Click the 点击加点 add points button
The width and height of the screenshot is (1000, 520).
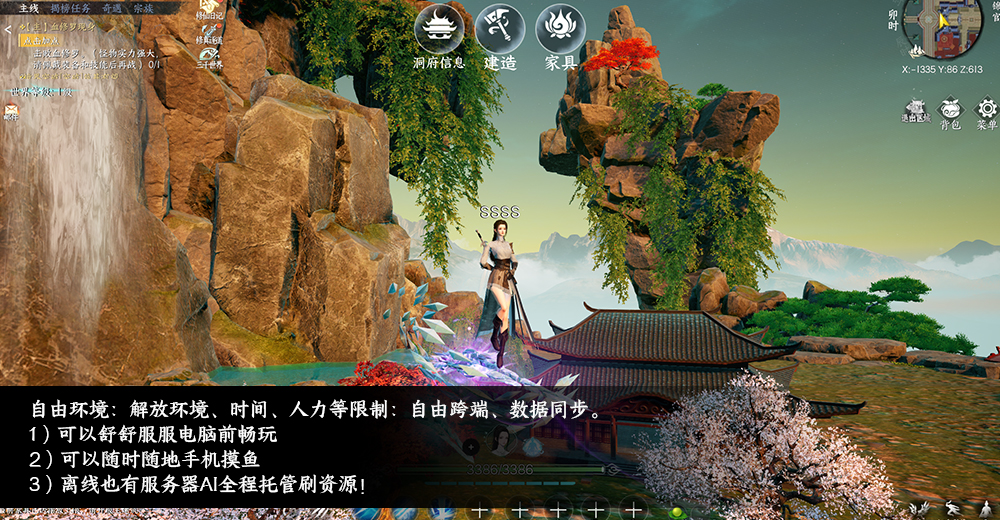point(40,42)
